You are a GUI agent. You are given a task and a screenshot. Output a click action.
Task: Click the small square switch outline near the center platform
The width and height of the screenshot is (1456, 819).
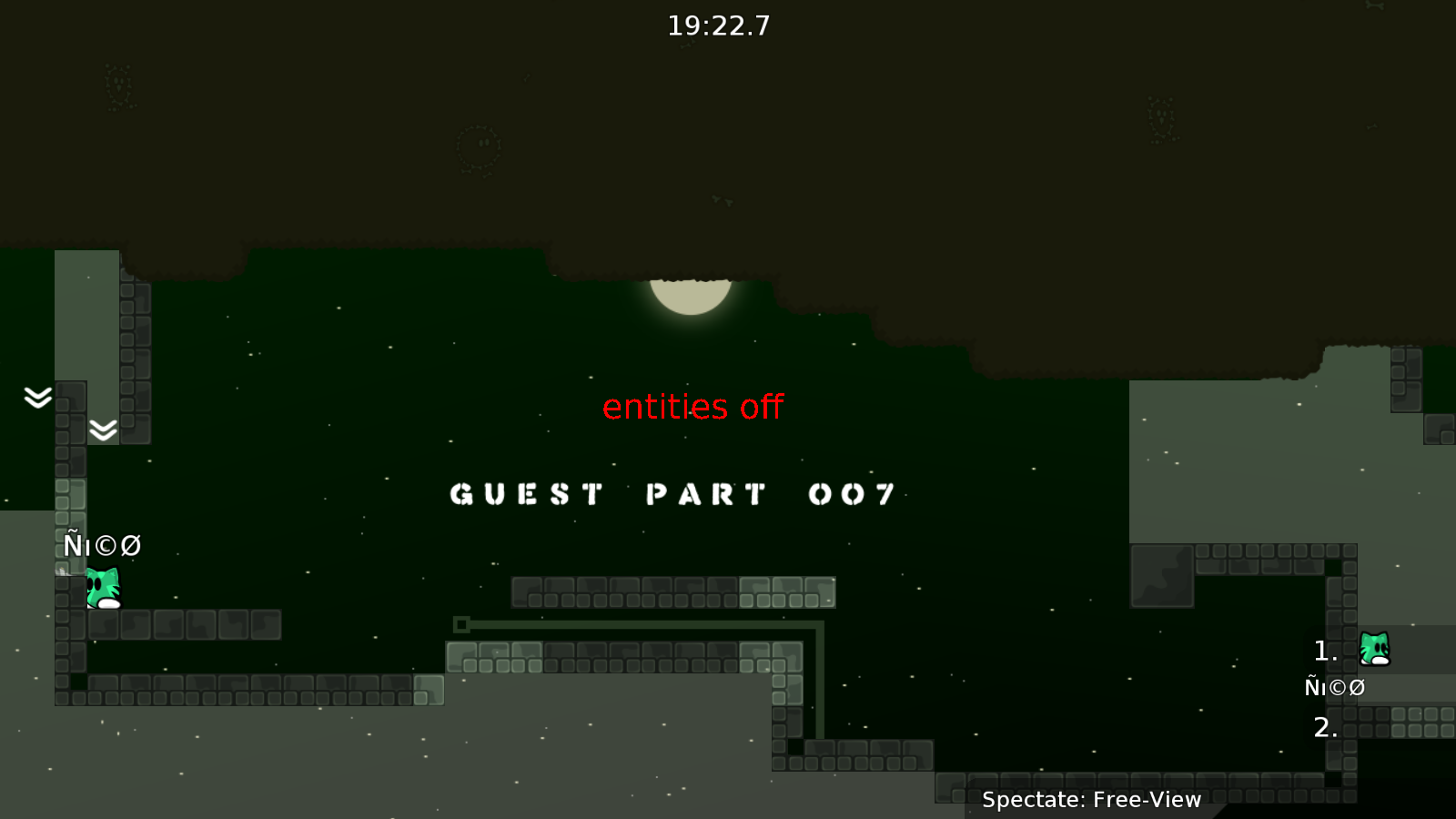[463, 624]
